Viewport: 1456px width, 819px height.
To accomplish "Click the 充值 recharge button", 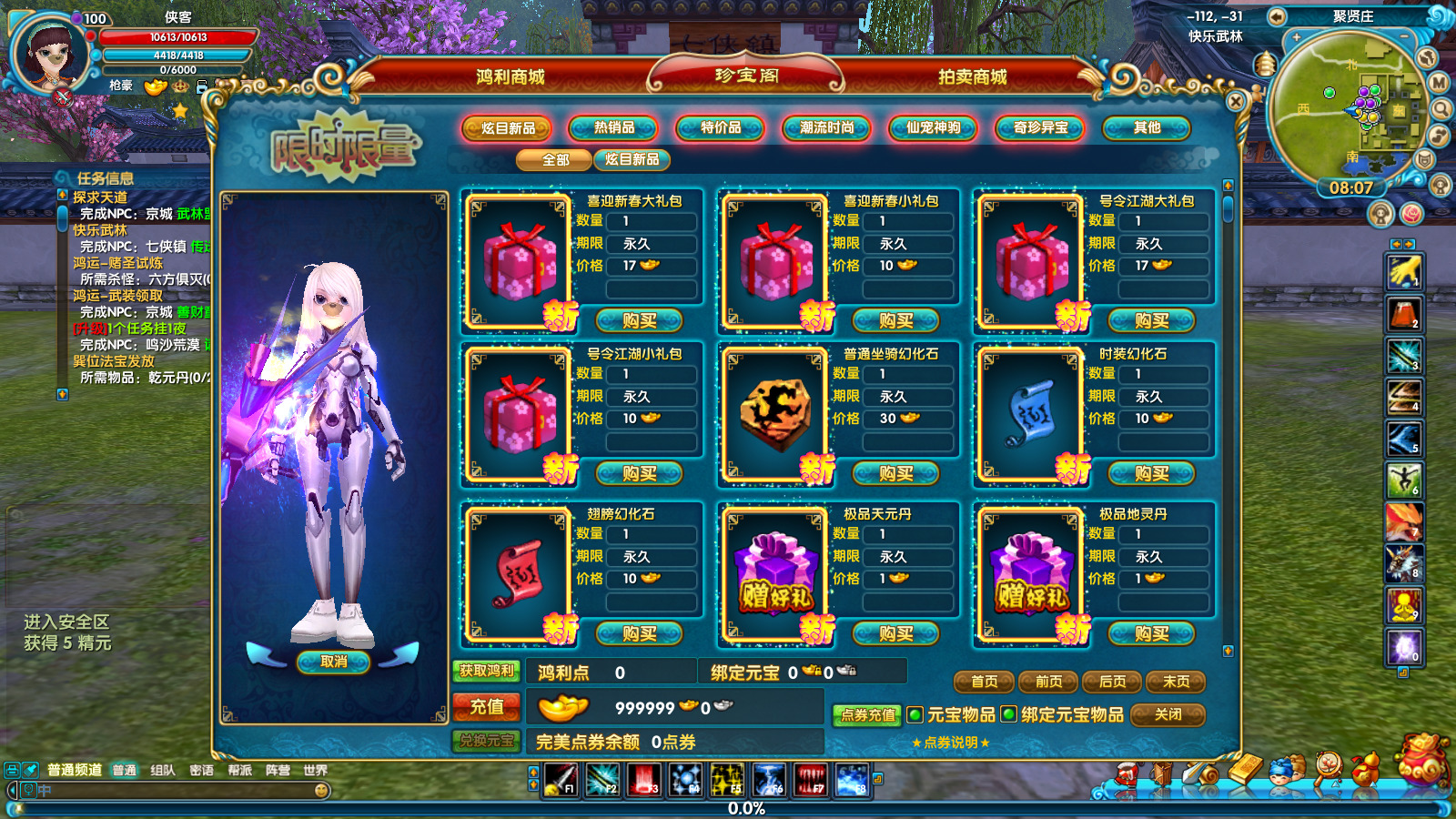I will pos(487,707).
